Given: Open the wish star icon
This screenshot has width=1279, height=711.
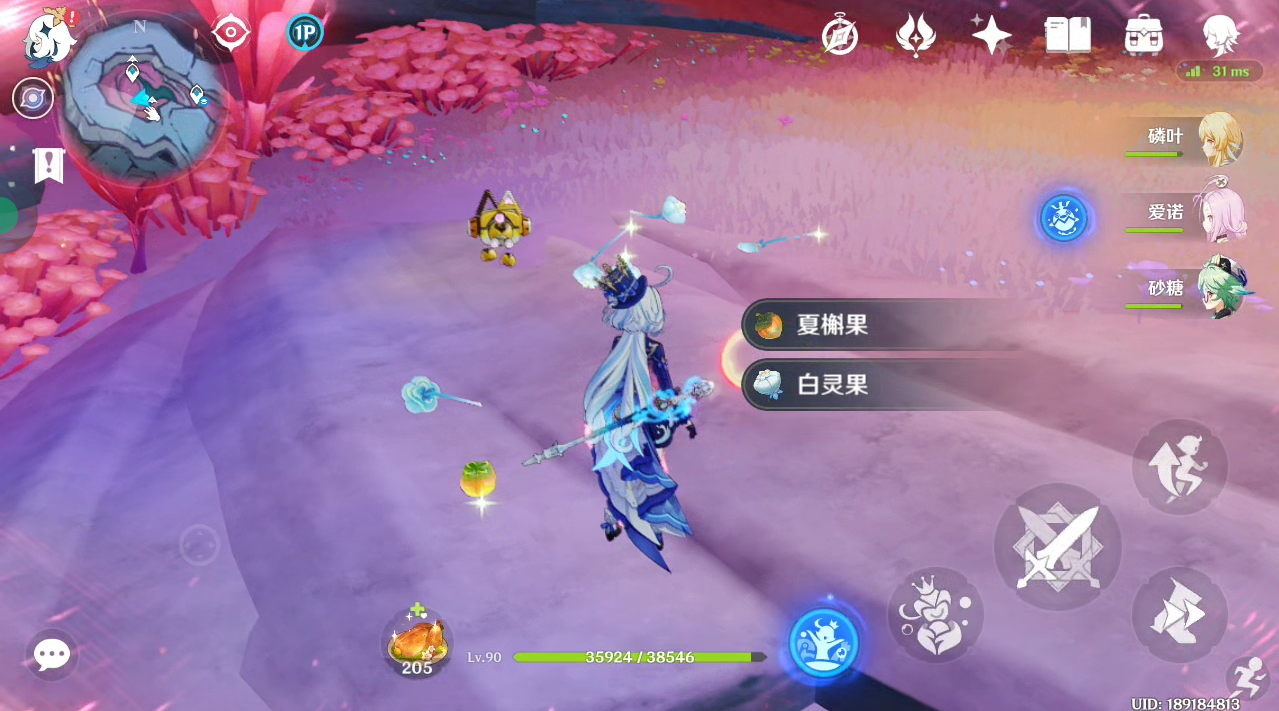Looking at the screenshot, I should [991, 36].
